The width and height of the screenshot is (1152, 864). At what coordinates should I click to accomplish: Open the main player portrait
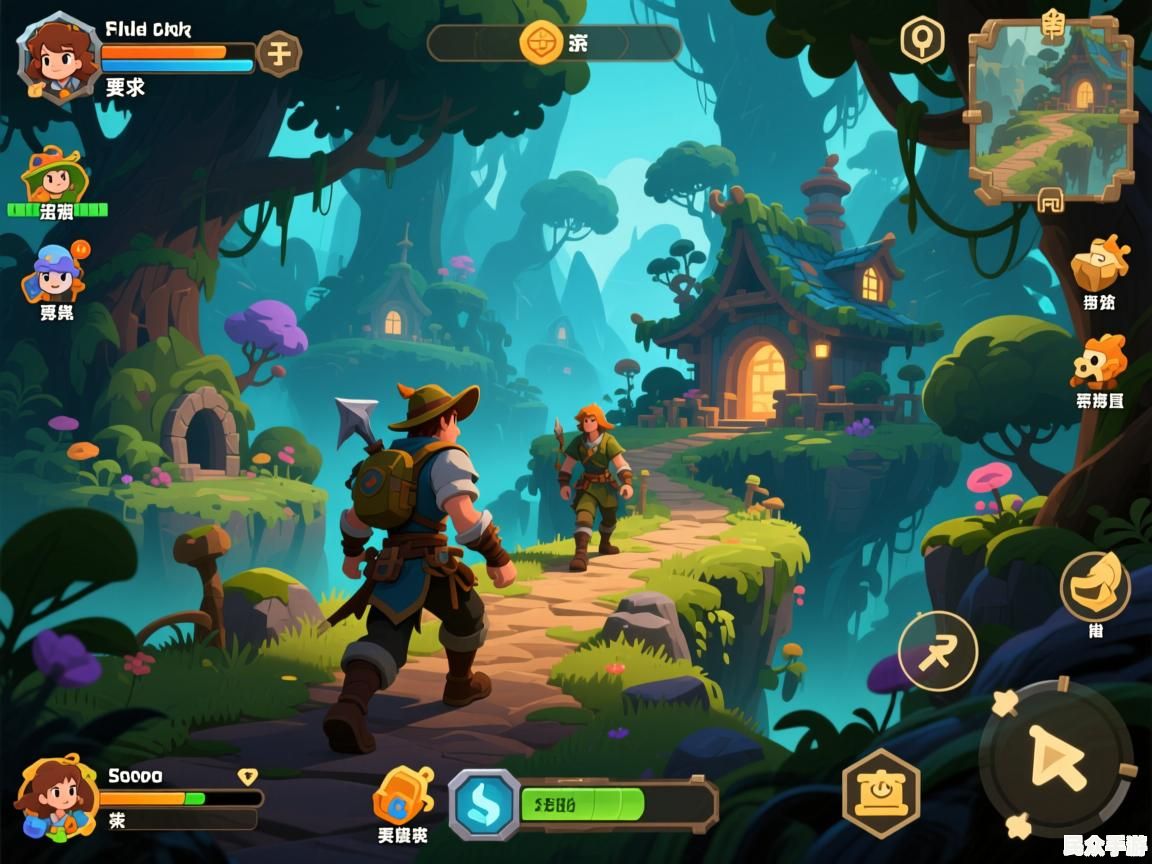[58, 56]
